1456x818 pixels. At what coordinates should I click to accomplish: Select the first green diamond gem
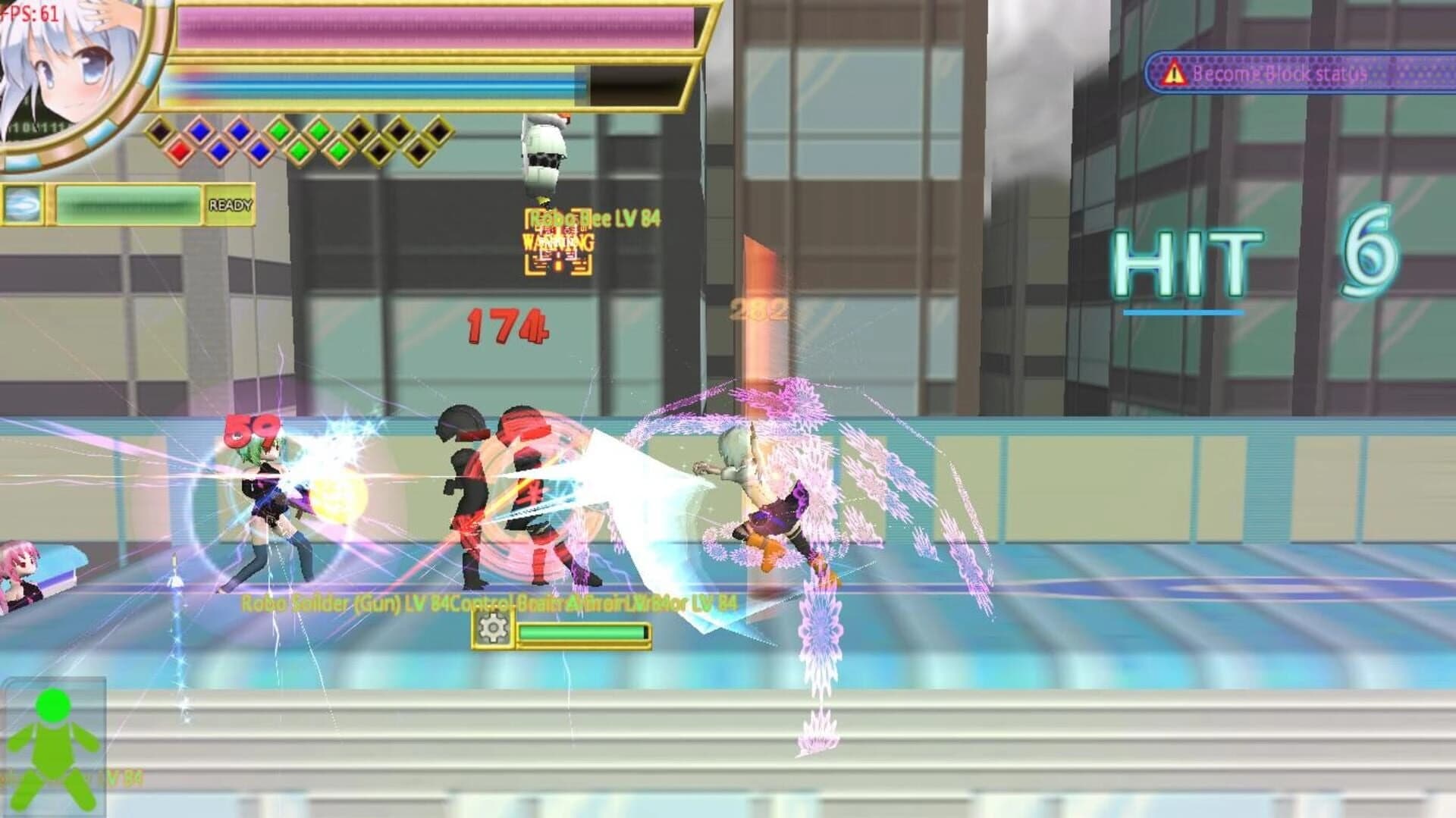[279, 130]
